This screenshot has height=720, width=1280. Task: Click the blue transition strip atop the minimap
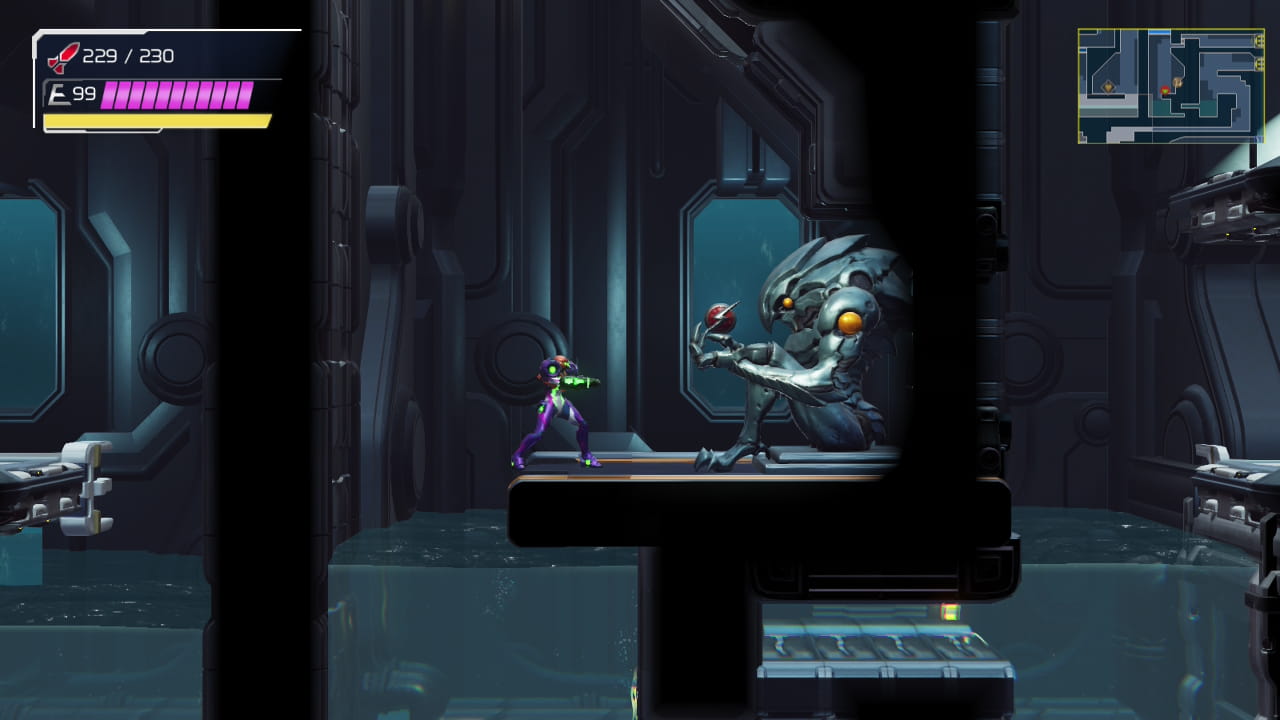click(x=1160, y=32)
